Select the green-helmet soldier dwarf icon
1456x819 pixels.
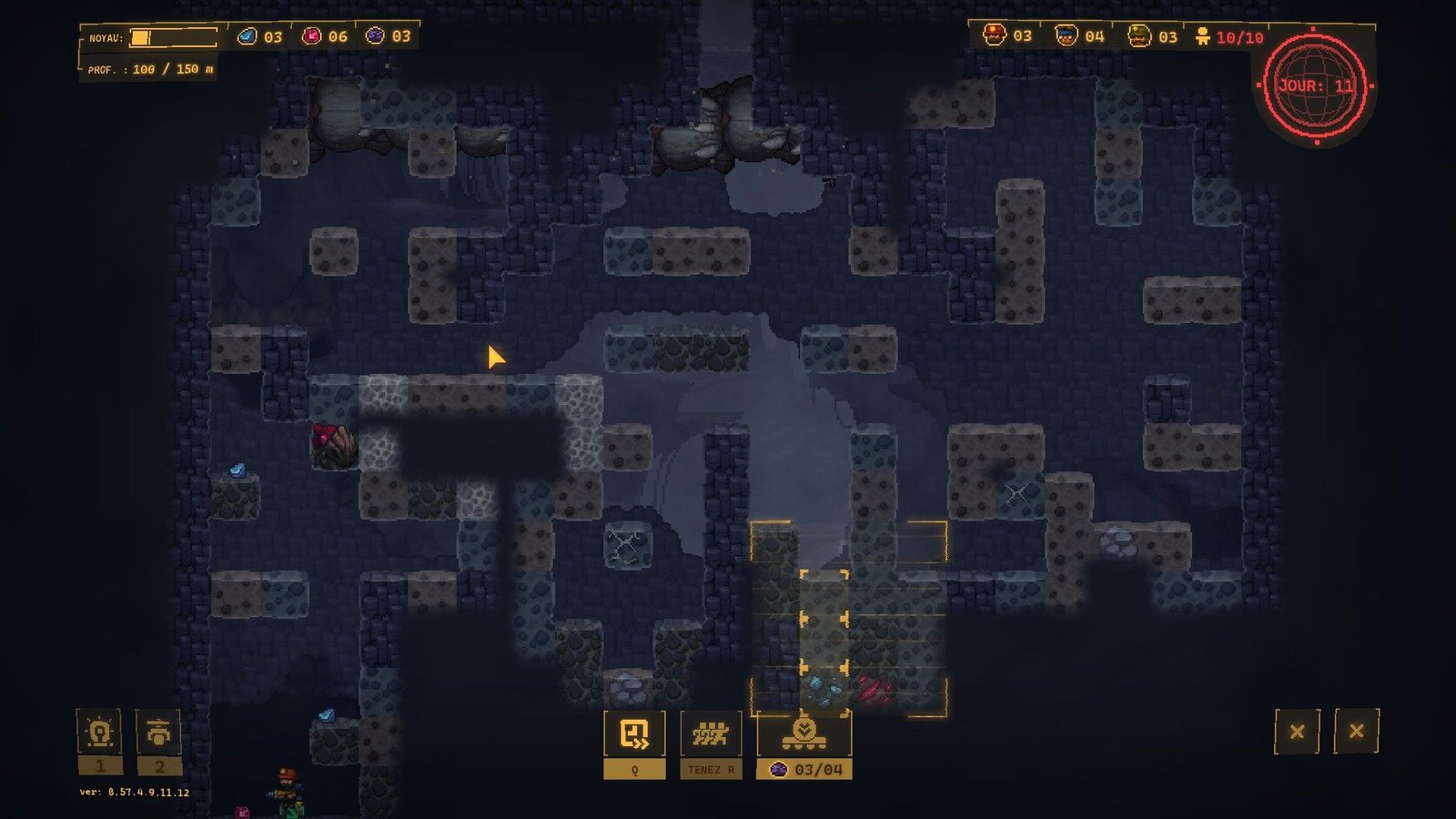click(x=1138, y=35)
